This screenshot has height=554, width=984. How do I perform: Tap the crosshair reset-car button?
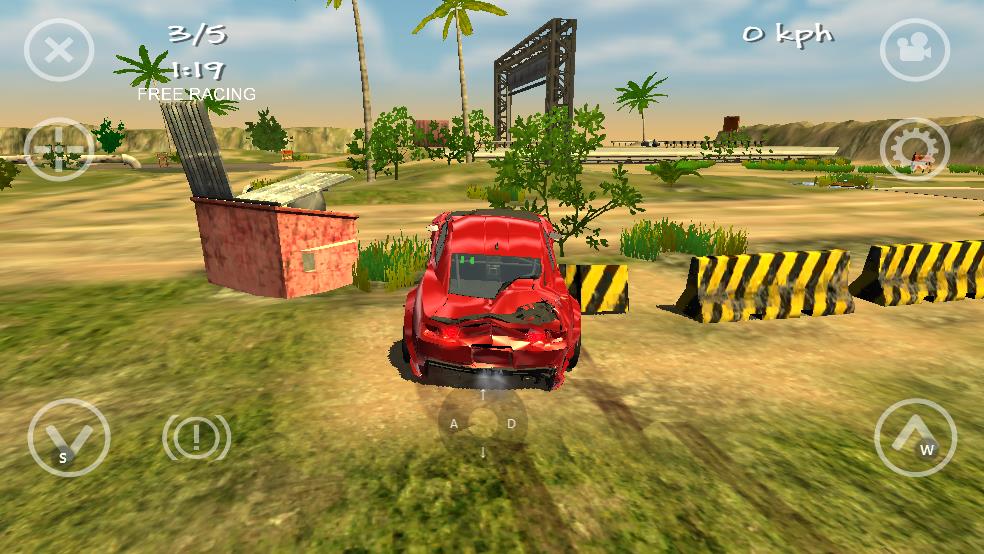(x=59, y=150)
